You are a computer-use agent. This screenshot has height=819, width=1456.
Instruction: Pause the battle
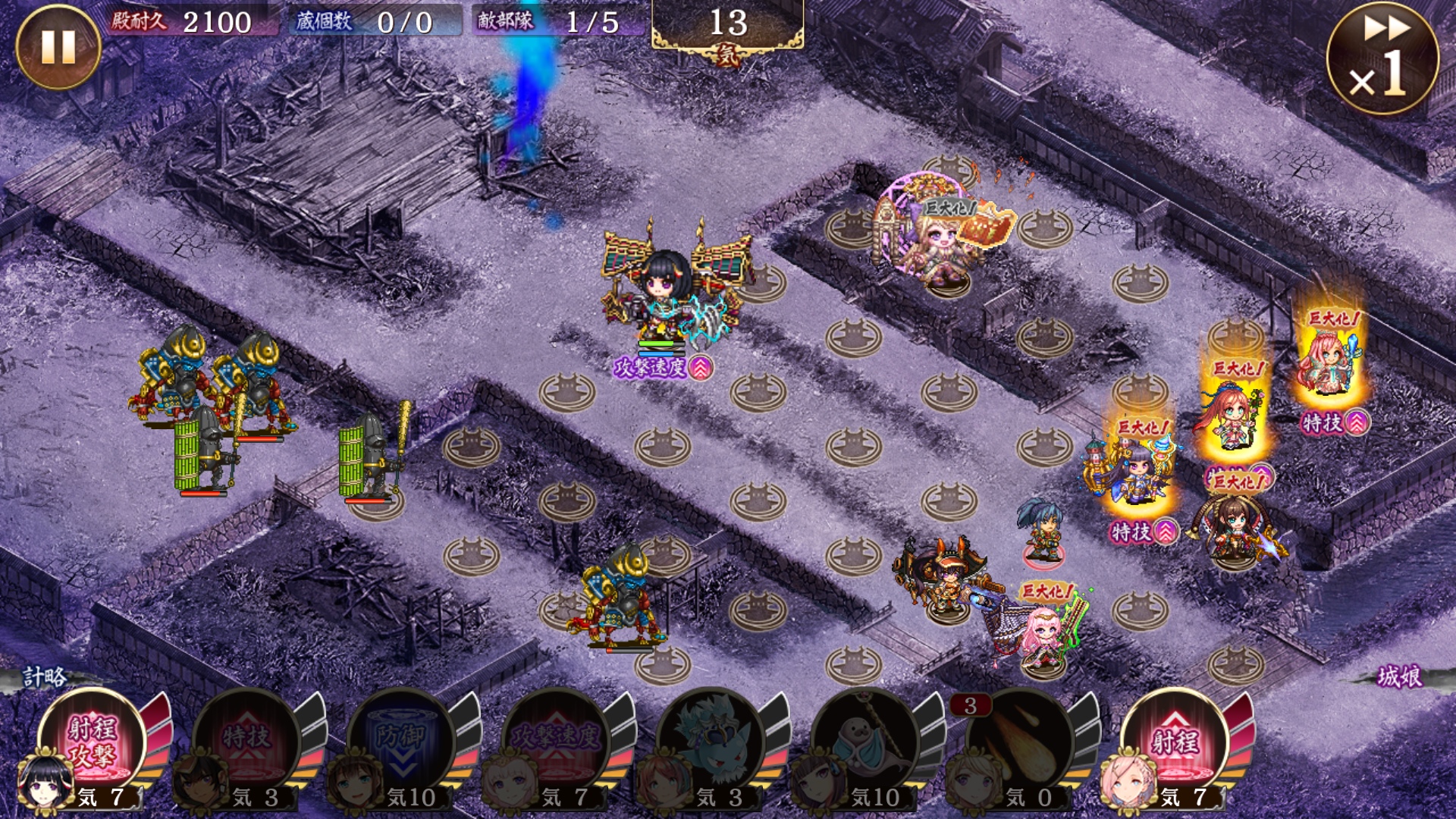point(58,47)
